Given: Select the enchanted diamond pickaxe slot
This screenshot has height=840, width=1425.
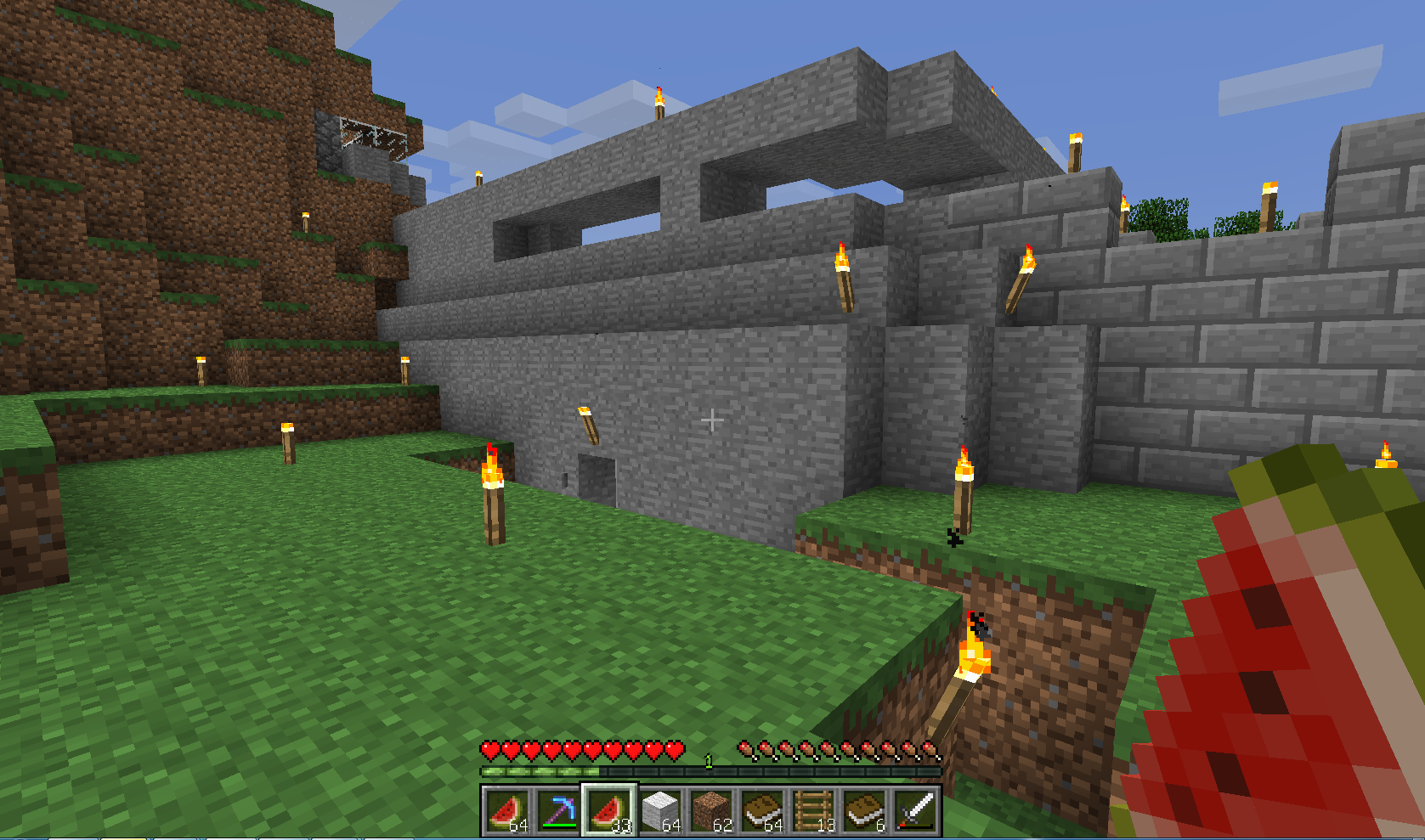Looking at the screenshot, I should click(x=558, y=810).
